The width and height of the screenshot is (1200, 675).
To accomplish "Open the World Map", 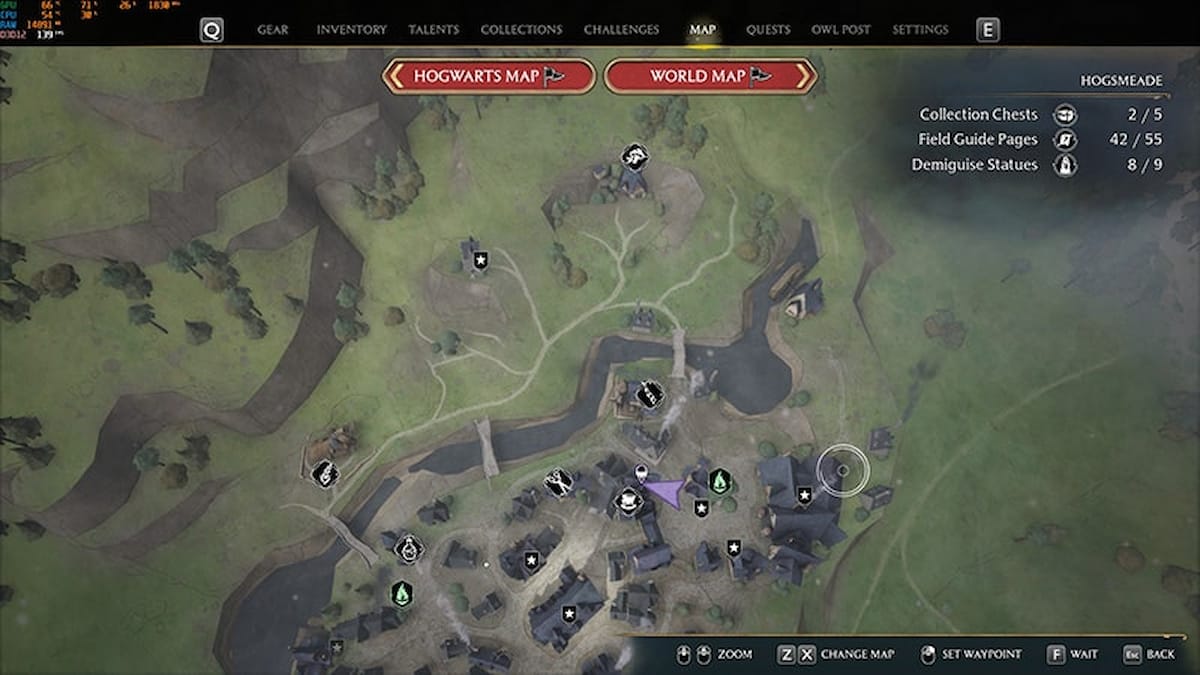I will [x=711, y=76].
